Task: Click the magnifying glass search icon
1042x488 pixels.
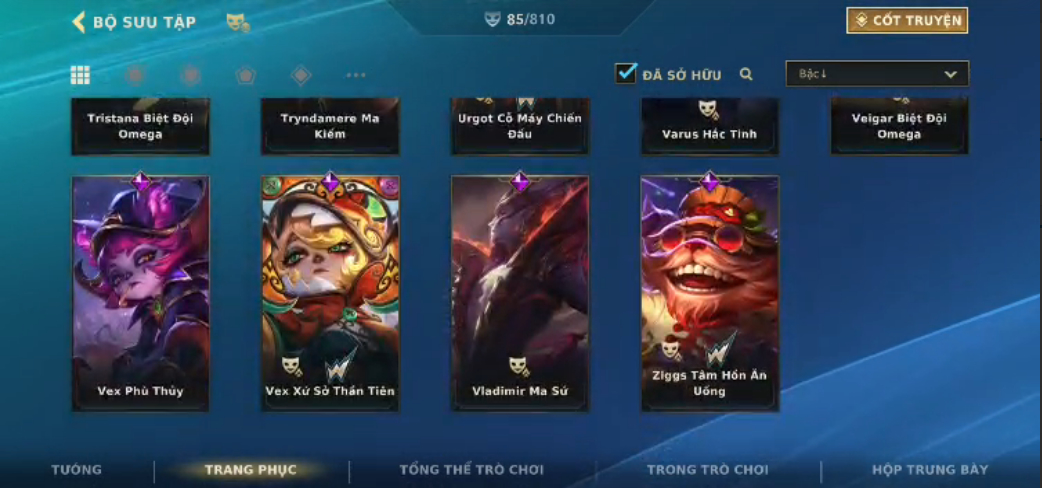Action: tap(746, 74)
